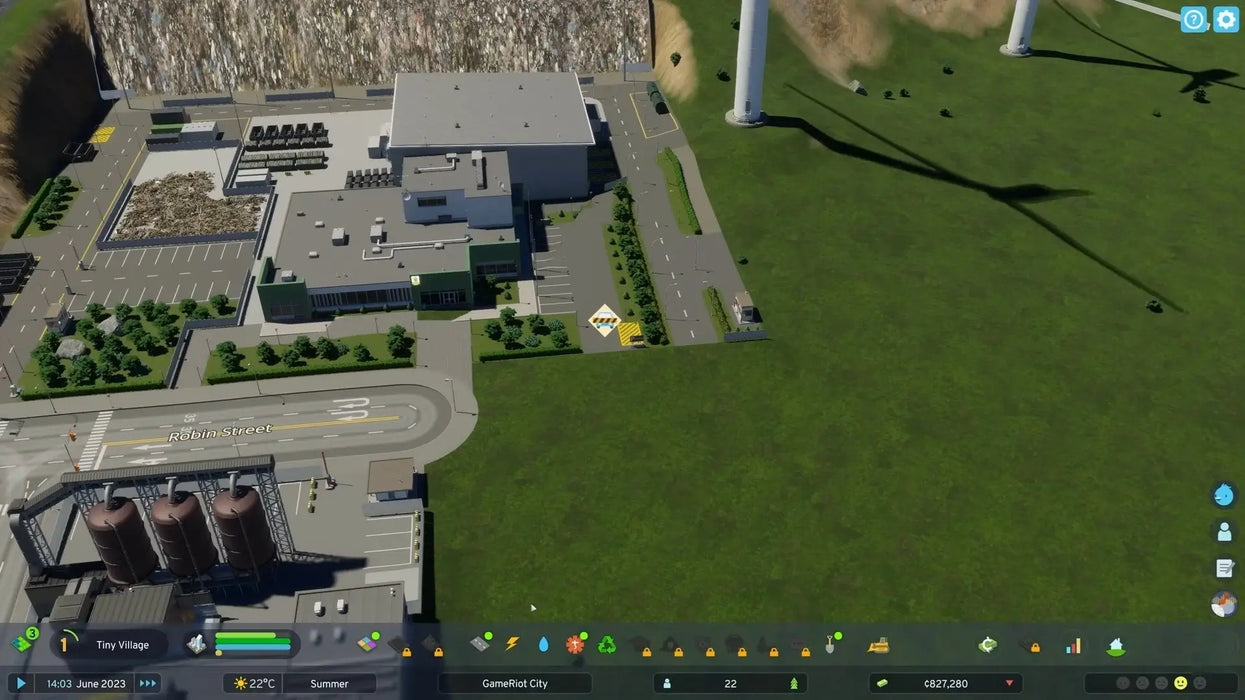
Task: Open the red healthcare menu
Action: pyautogui.click(x=574, y=645)
